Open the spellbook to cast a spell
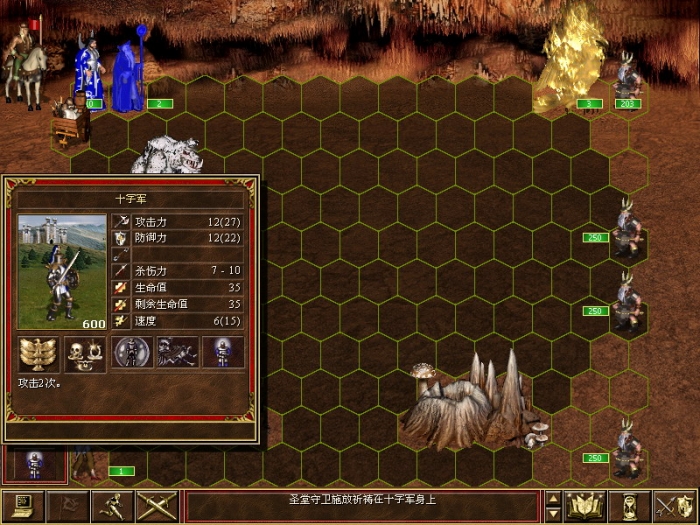Viewport: 700px width, 525px height. click(x=587, y=506)
